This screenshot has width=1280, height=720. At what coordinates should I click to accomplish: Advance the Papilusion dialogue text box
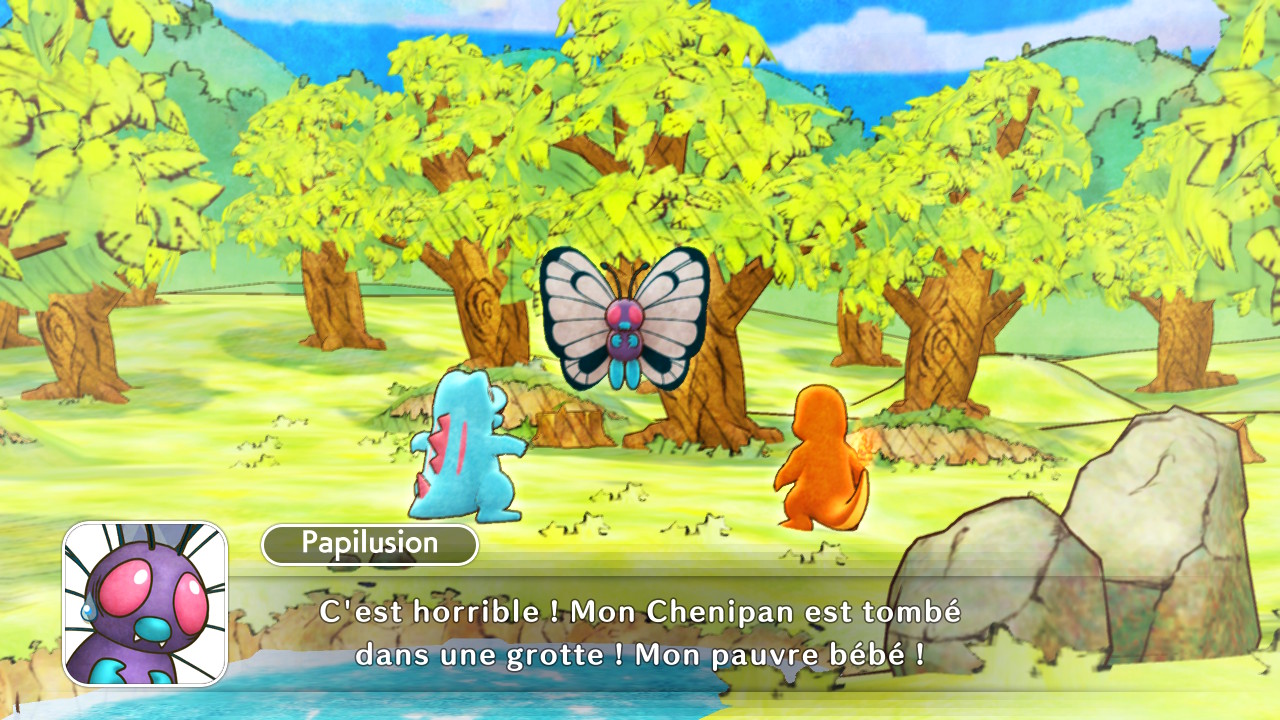pyautogui.click(x=640, y=632)
